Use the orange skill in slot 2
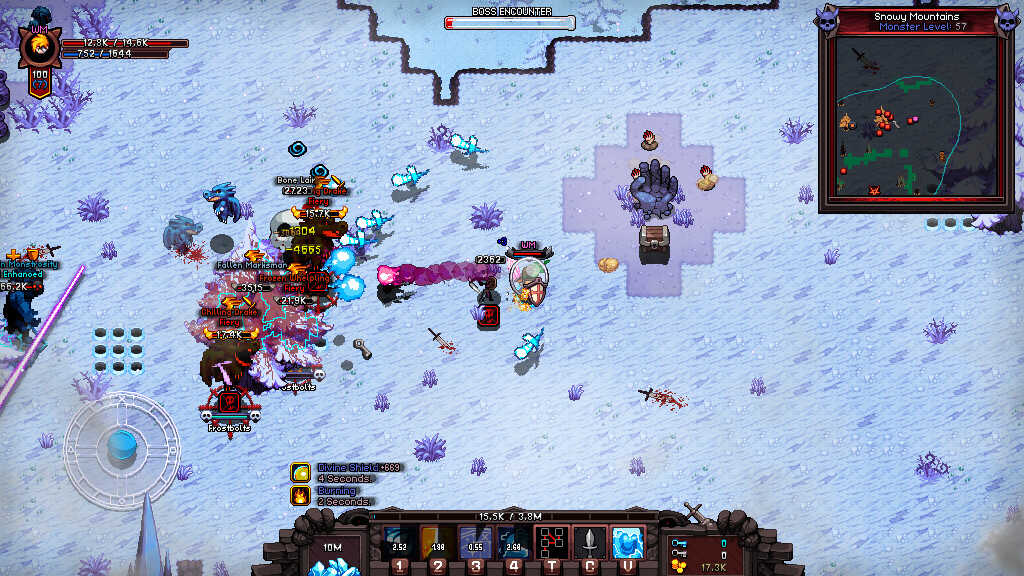Screen dimensions: 1024x576 (x=438, y=542)
